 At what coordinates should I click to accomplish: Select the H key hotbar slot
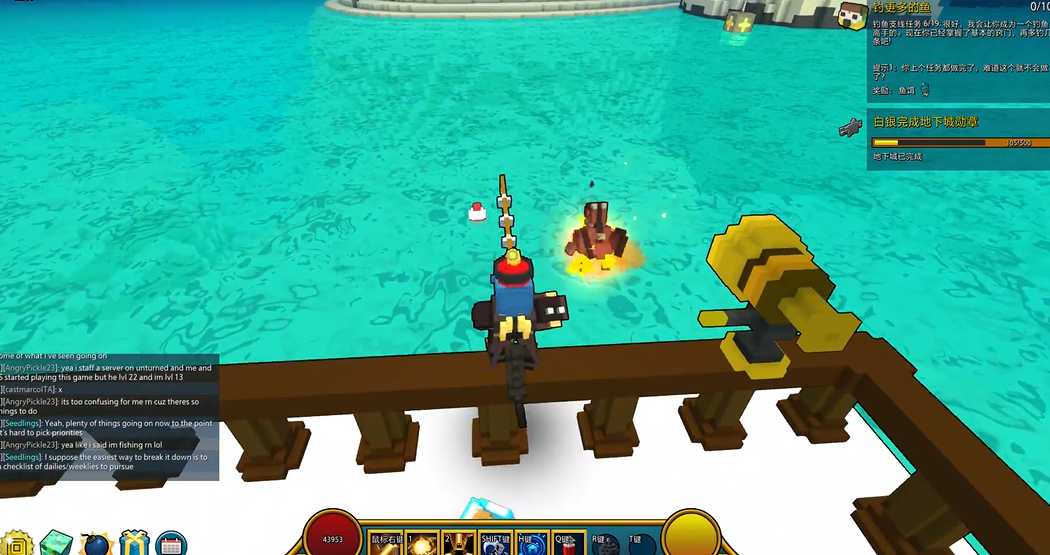click(531, 543)
